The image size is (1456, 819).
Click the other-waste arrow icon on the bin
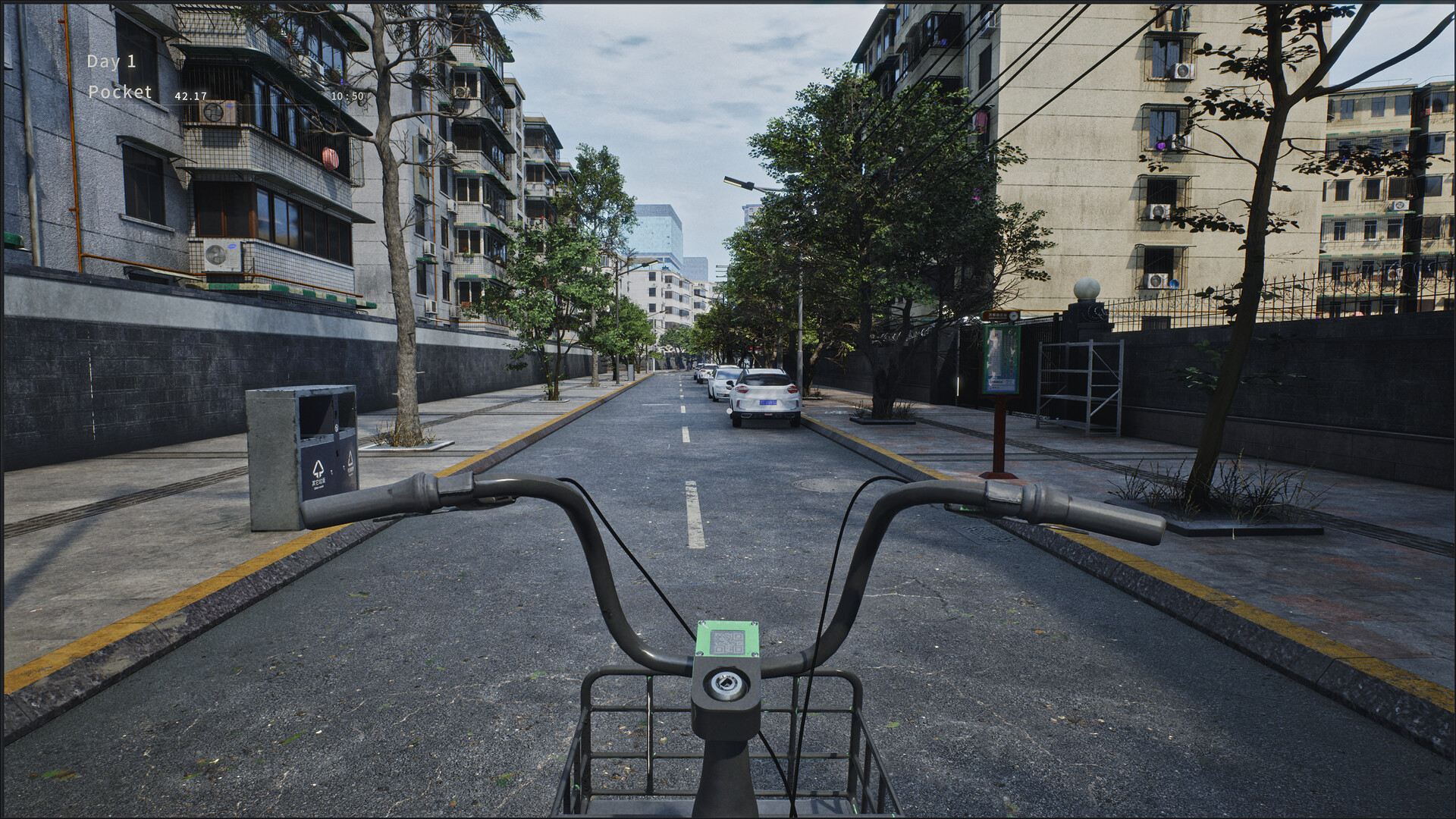point(318,466)
